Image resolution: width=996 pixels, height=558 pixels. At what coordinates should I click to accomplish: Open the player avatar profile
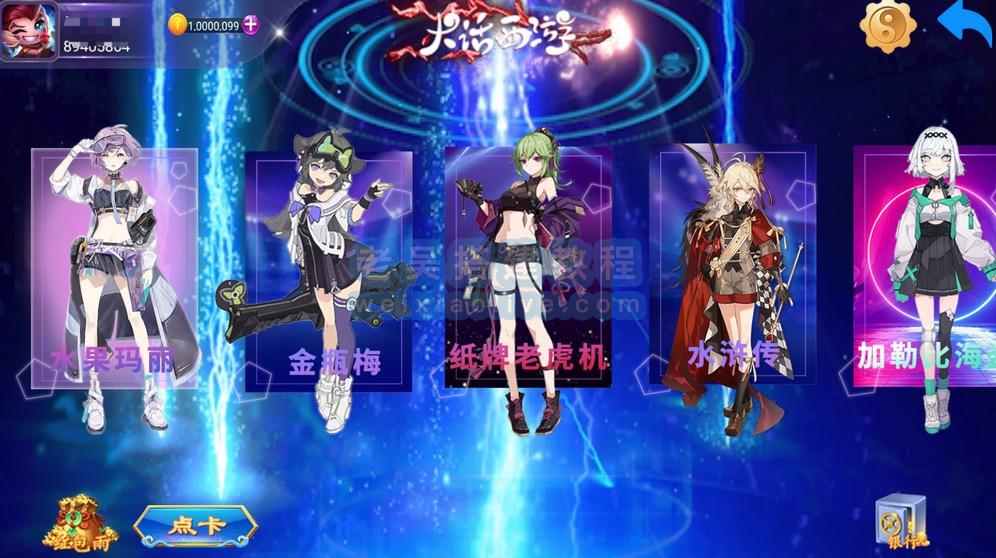click(x=29, y=30)
